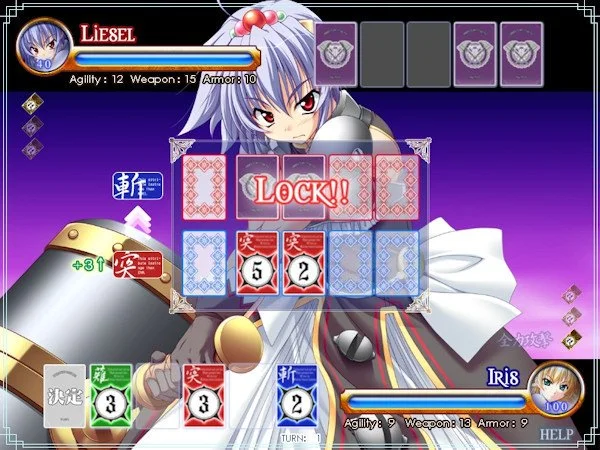The image size is (600, 450).
Task: Open the HELP screen
Action: [556, 435]
